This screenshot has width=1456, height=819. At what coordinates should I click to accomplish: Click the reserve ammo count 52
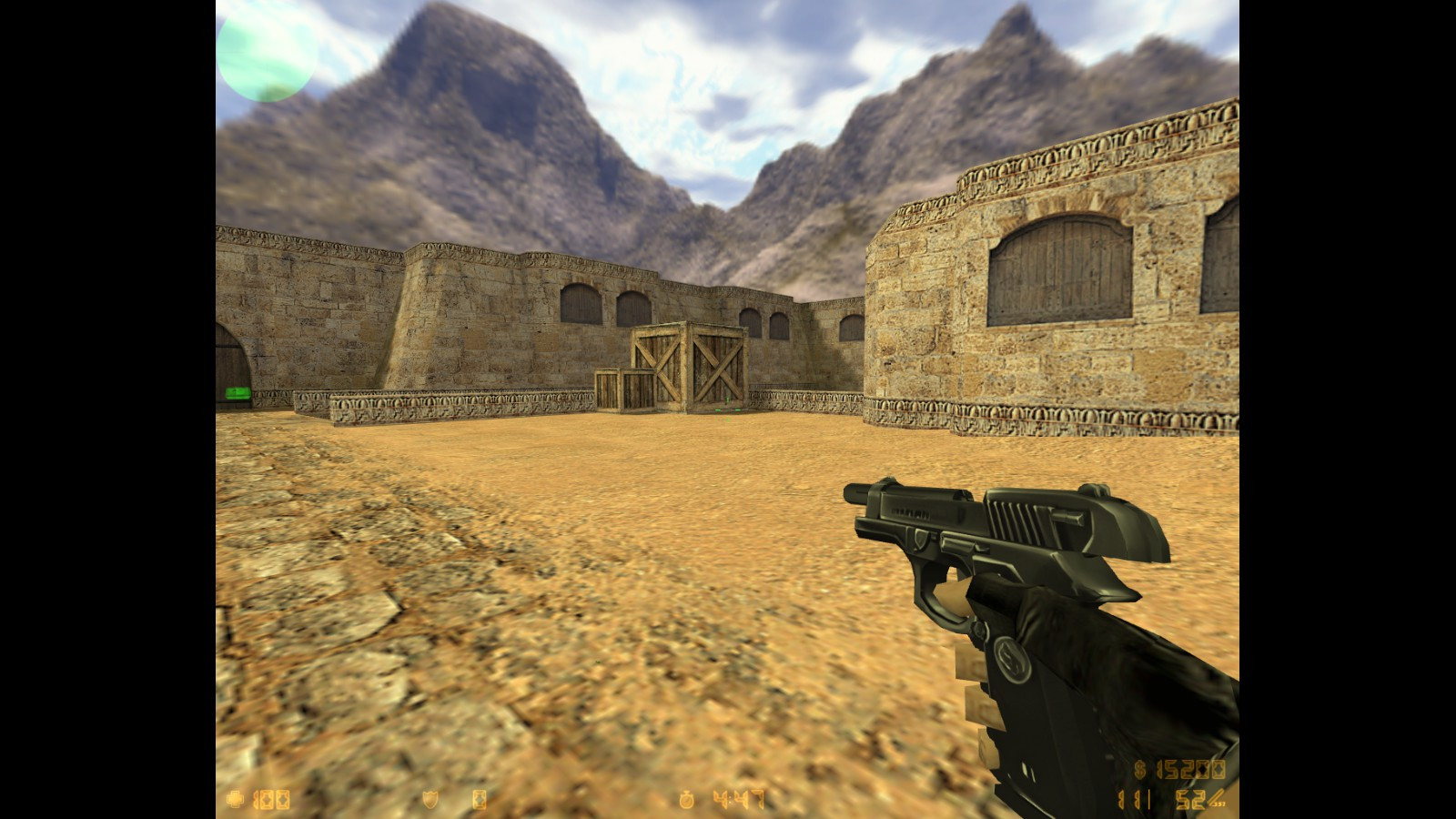pos(1190,799)
